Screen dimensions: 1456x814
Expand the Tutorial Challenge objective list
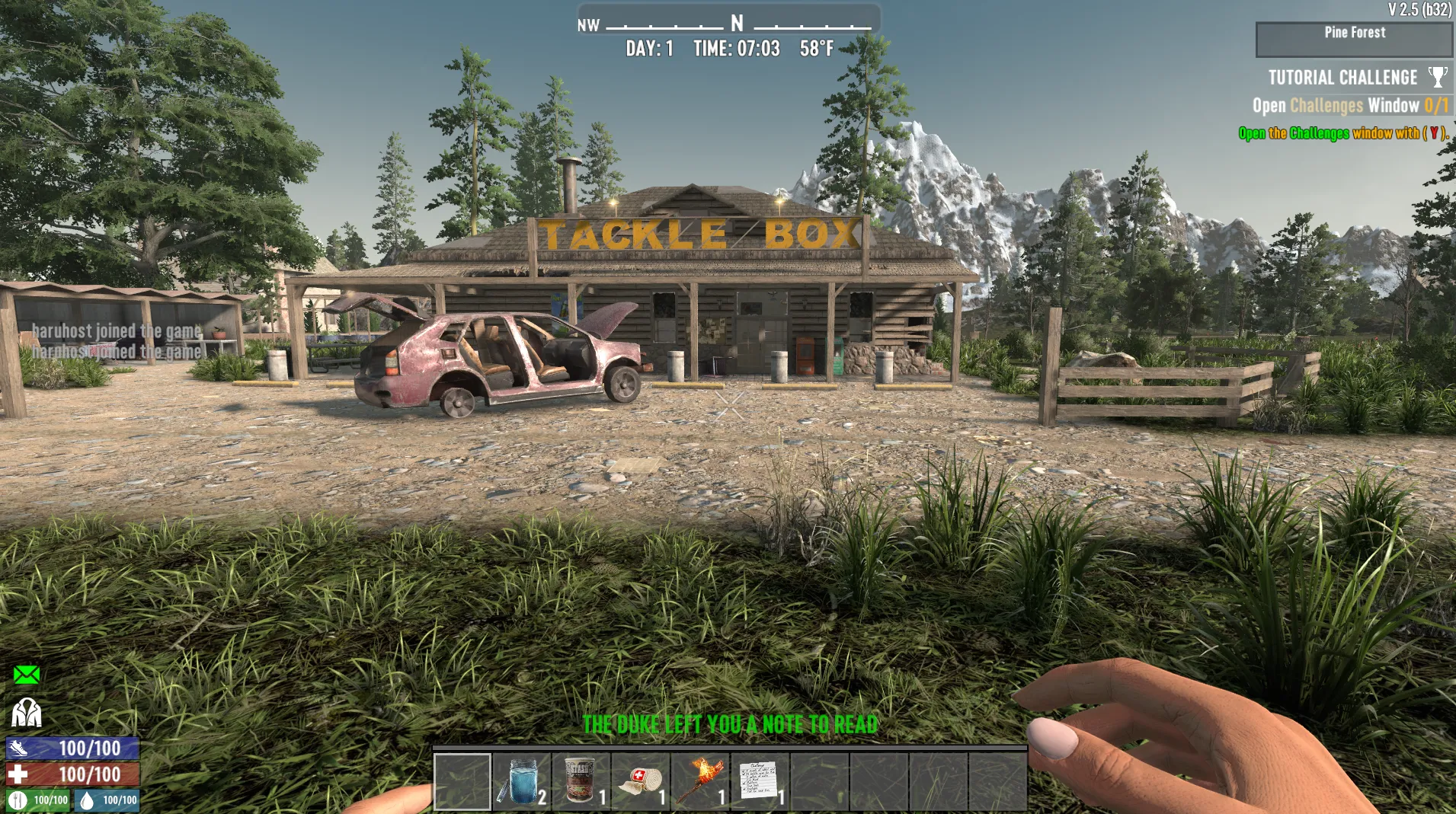(1342, 76)
